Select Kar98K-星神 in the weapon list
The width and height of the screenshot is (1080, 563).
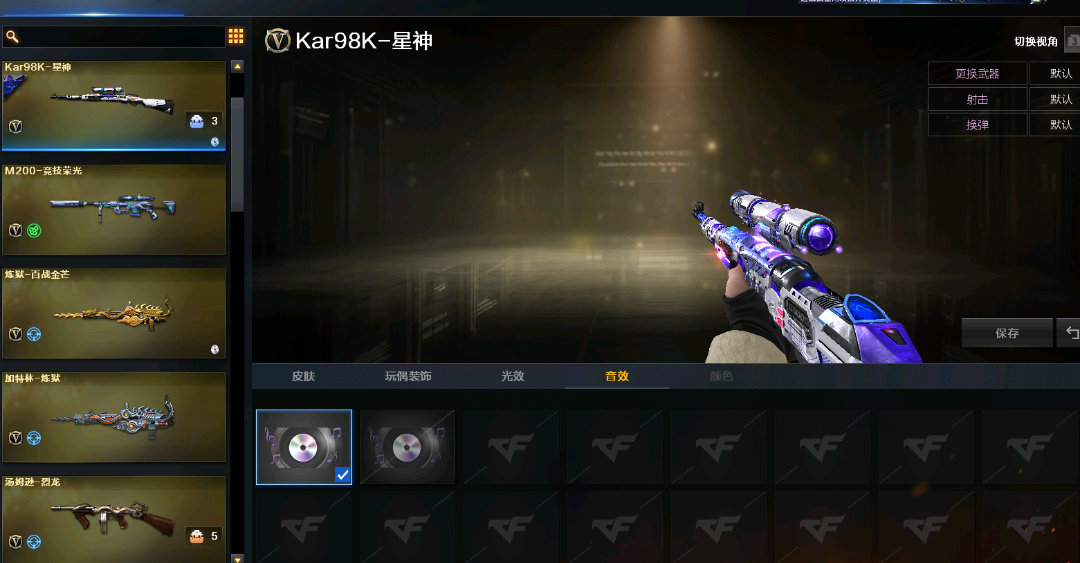pyautogui.click(x=113, y=105)
